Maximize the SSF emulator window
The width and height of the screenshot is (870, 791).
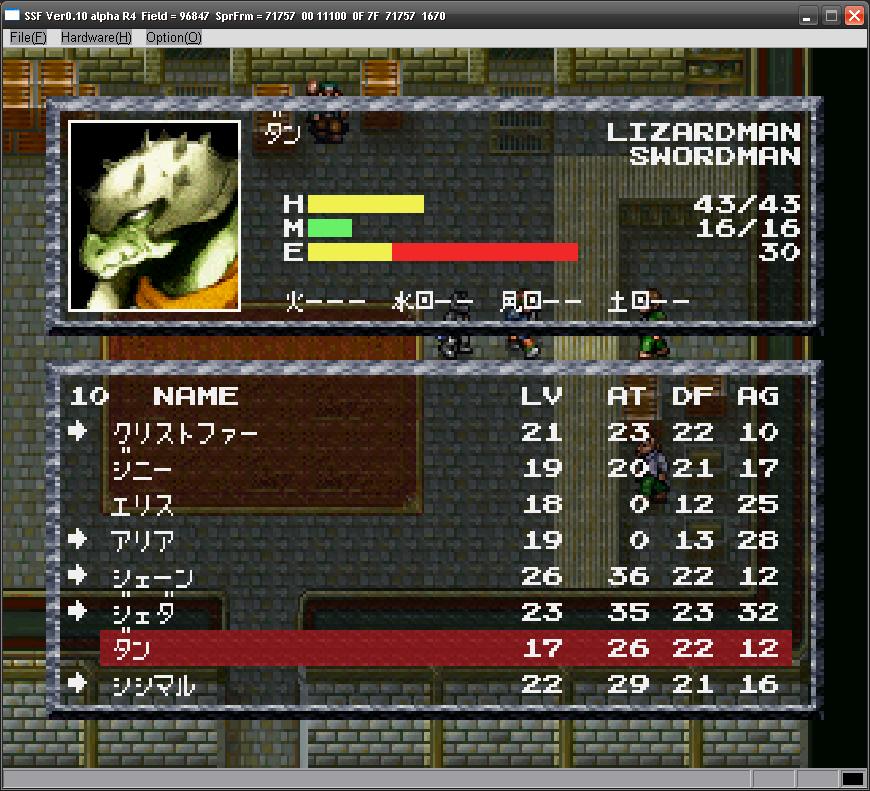tap(831, 15)
